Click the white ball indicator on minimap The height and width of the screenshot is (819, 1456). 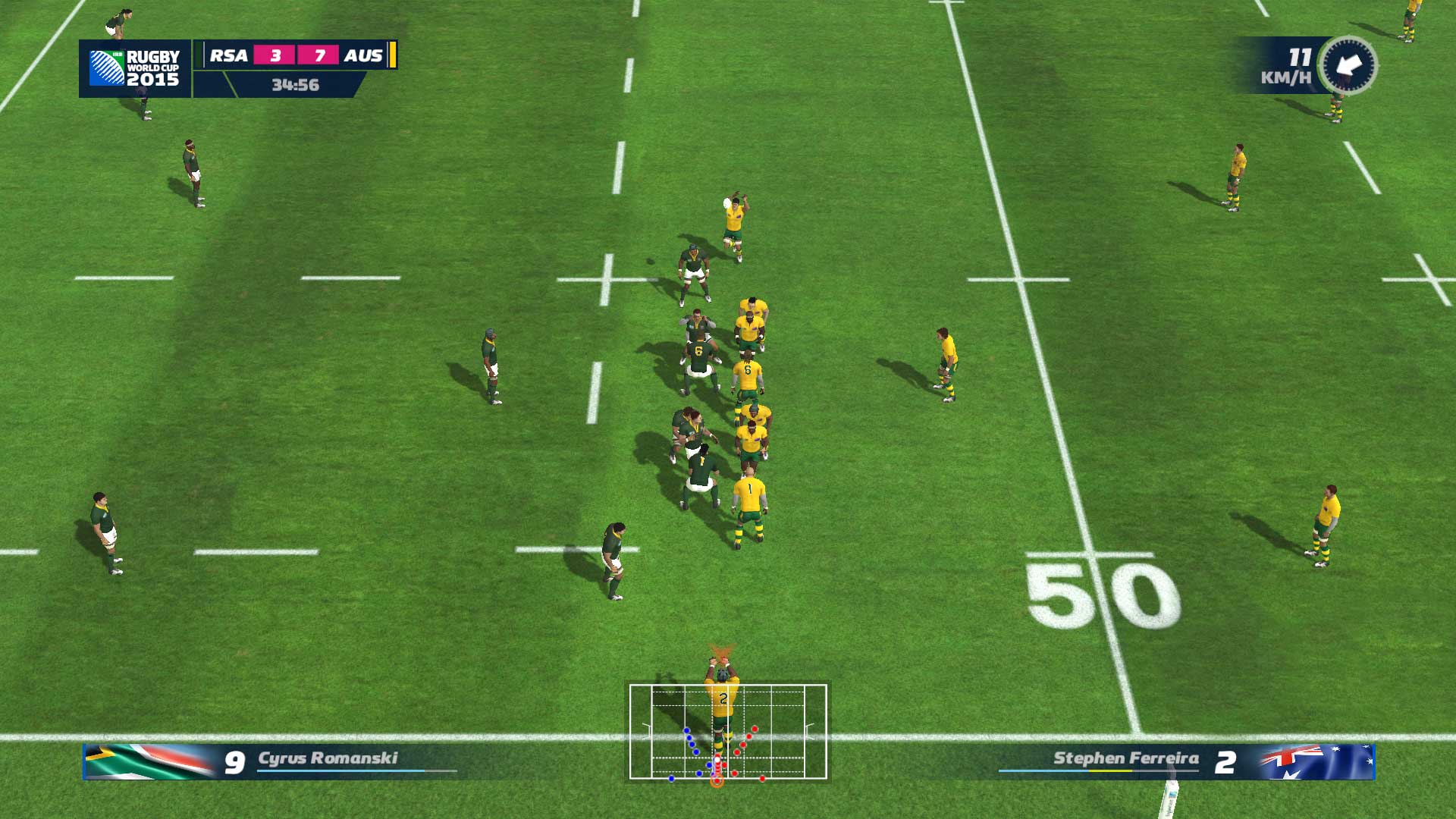(717, 759)
